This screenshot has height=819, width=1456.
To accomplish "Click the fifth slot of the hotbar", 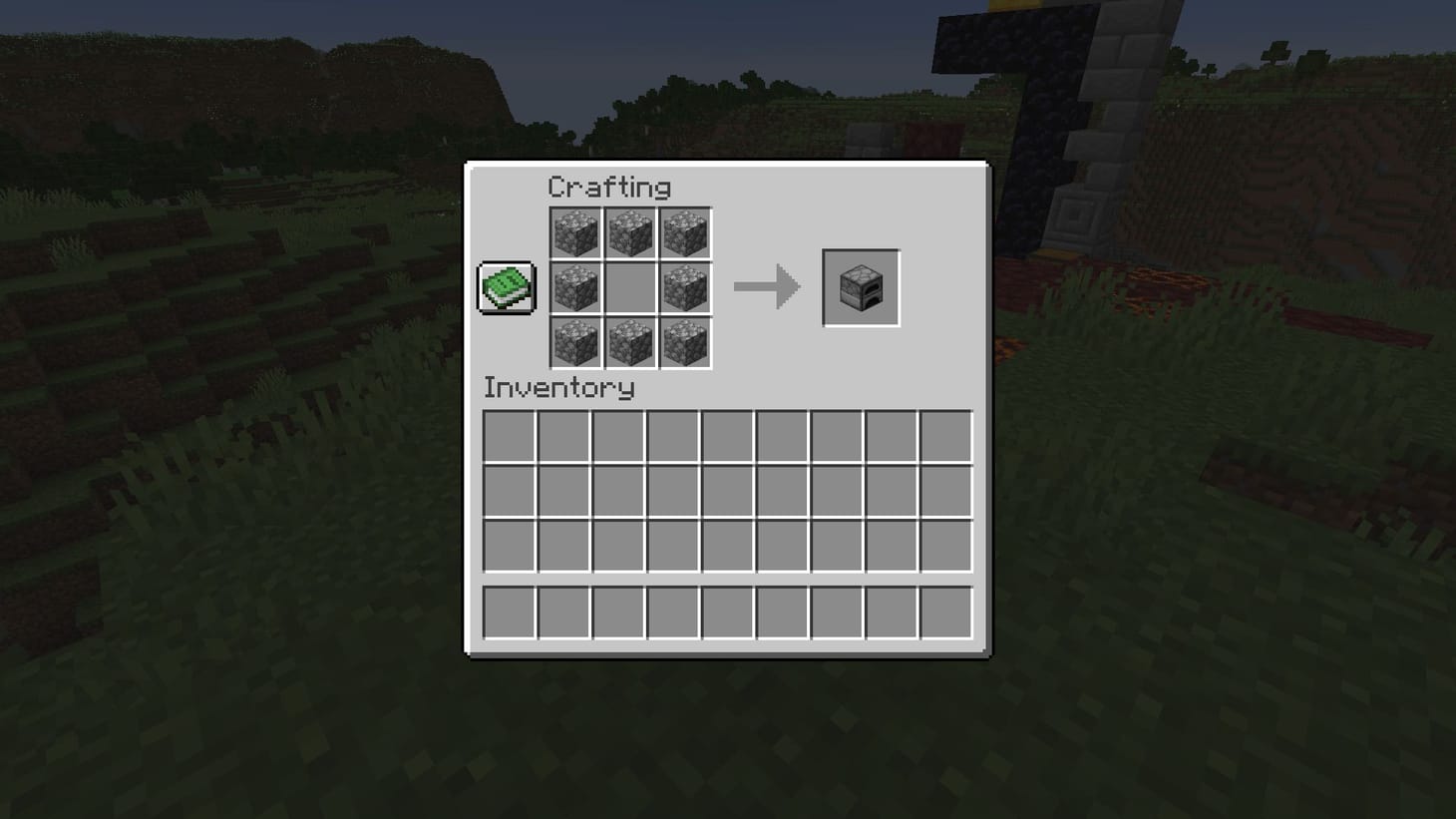I will coord(726,612).
